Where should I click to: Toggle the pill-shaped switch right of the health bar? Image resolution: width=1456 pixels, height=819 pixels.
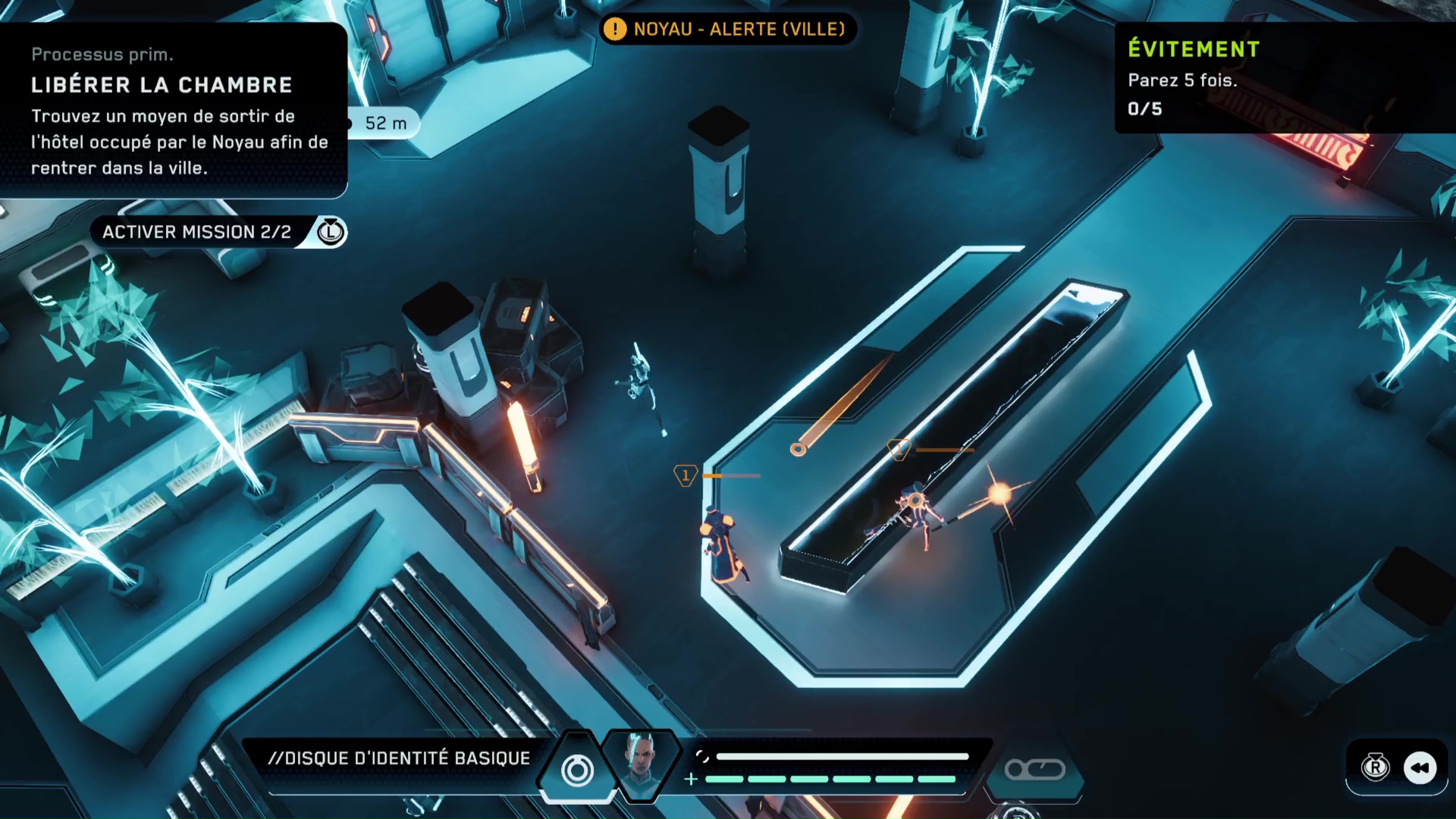point(1036,768)
